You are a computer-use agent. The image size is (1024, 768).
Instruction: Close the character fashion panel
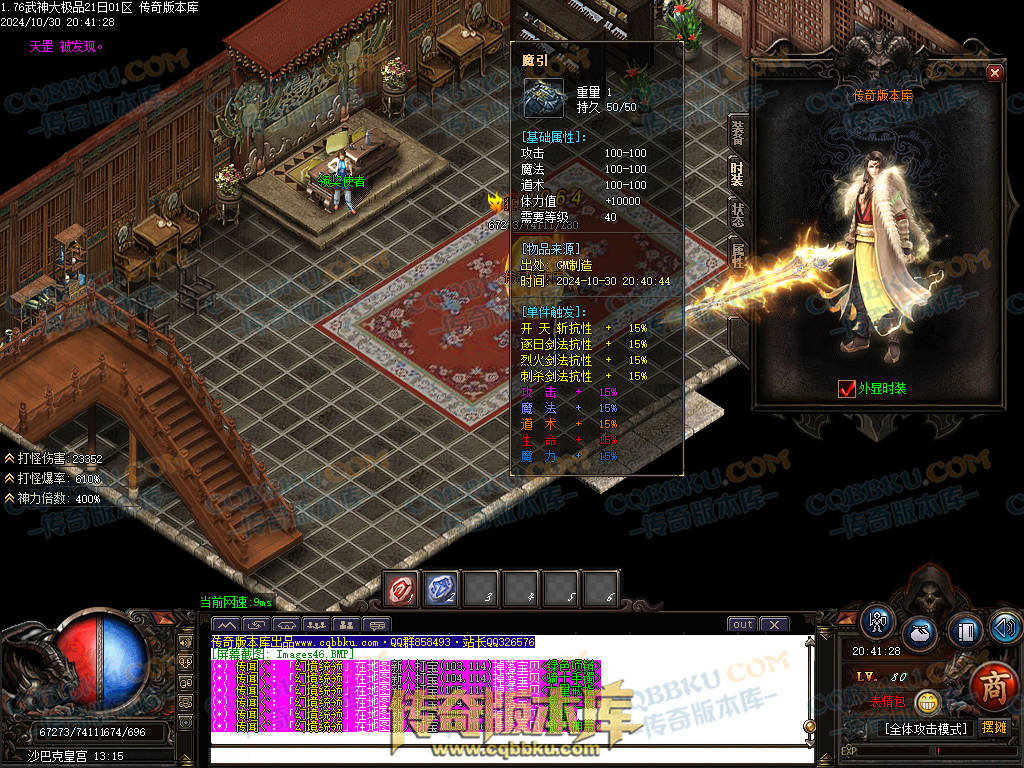[994, 72]
